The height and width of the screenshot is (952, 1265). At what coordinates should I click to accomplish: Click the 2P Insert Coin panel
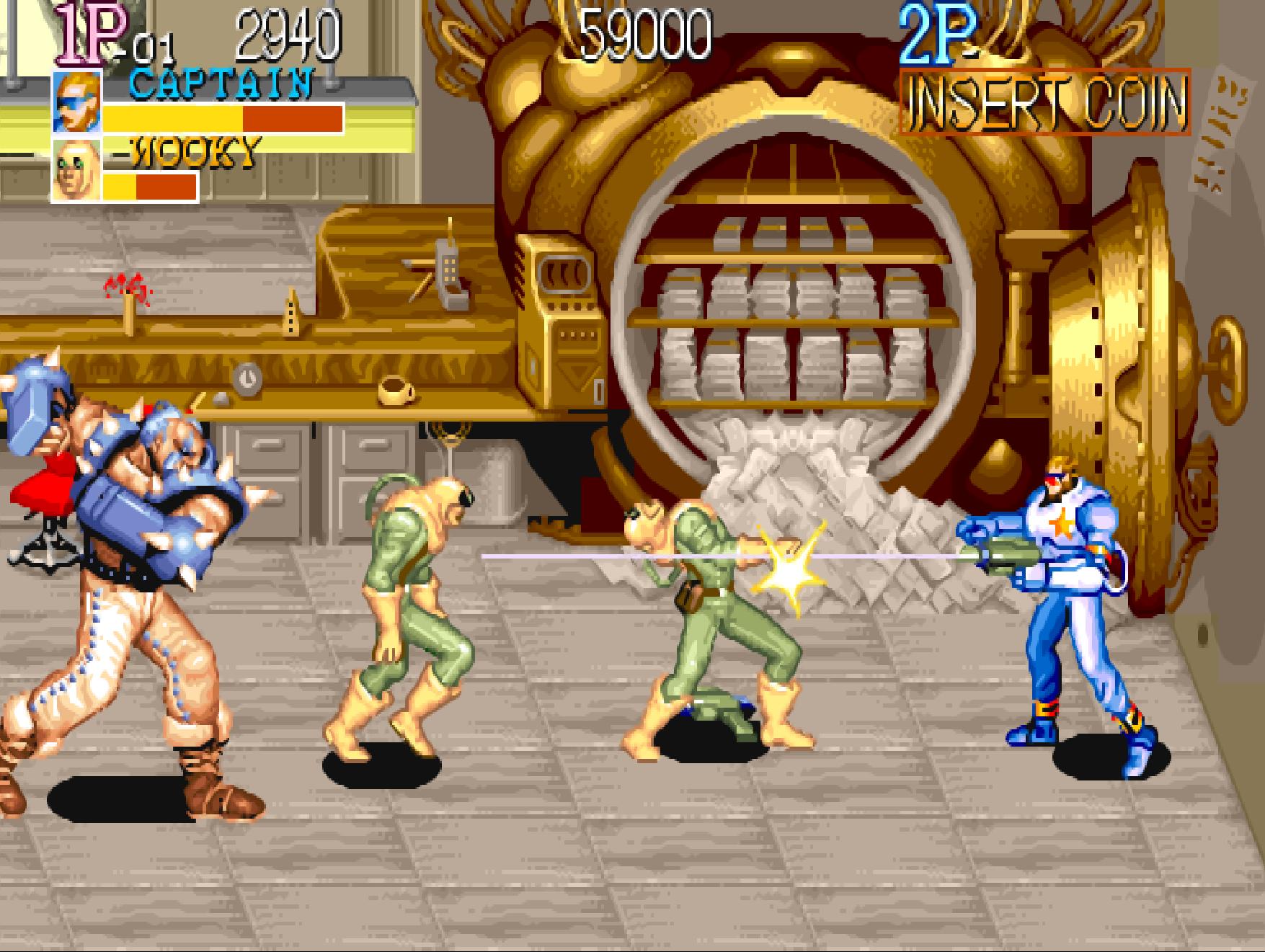pos(1044,102)
